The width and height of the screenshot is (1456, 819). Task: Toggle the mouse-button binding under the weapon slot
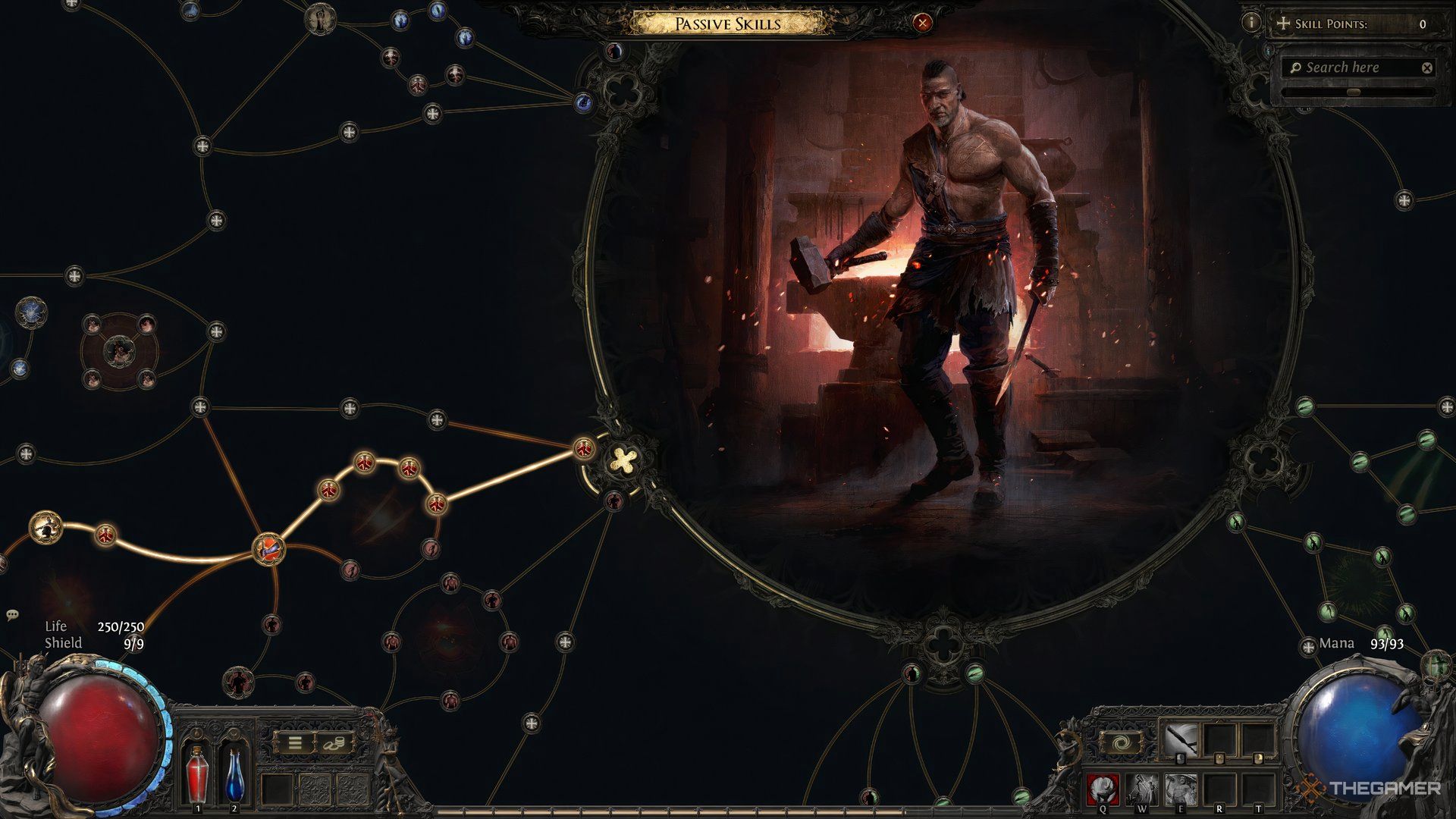(x=1180, y=759)
